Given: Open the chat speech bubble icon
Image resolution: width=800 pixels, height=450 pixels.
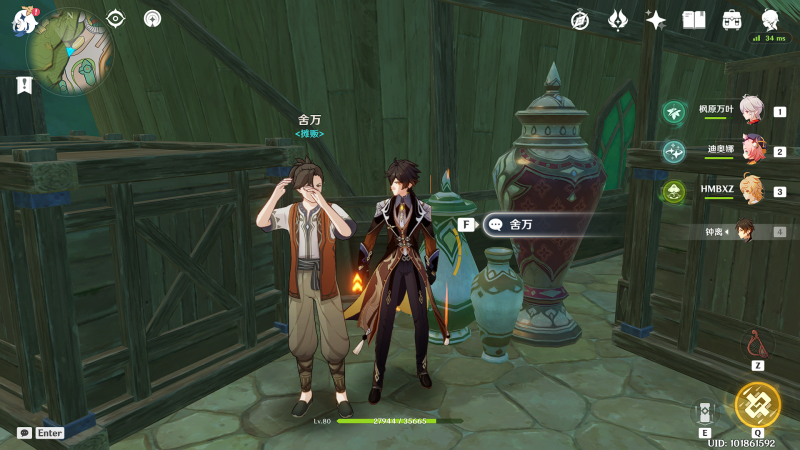Looking at the screenshot, I should pyautogui.click(x=24, y=433).
